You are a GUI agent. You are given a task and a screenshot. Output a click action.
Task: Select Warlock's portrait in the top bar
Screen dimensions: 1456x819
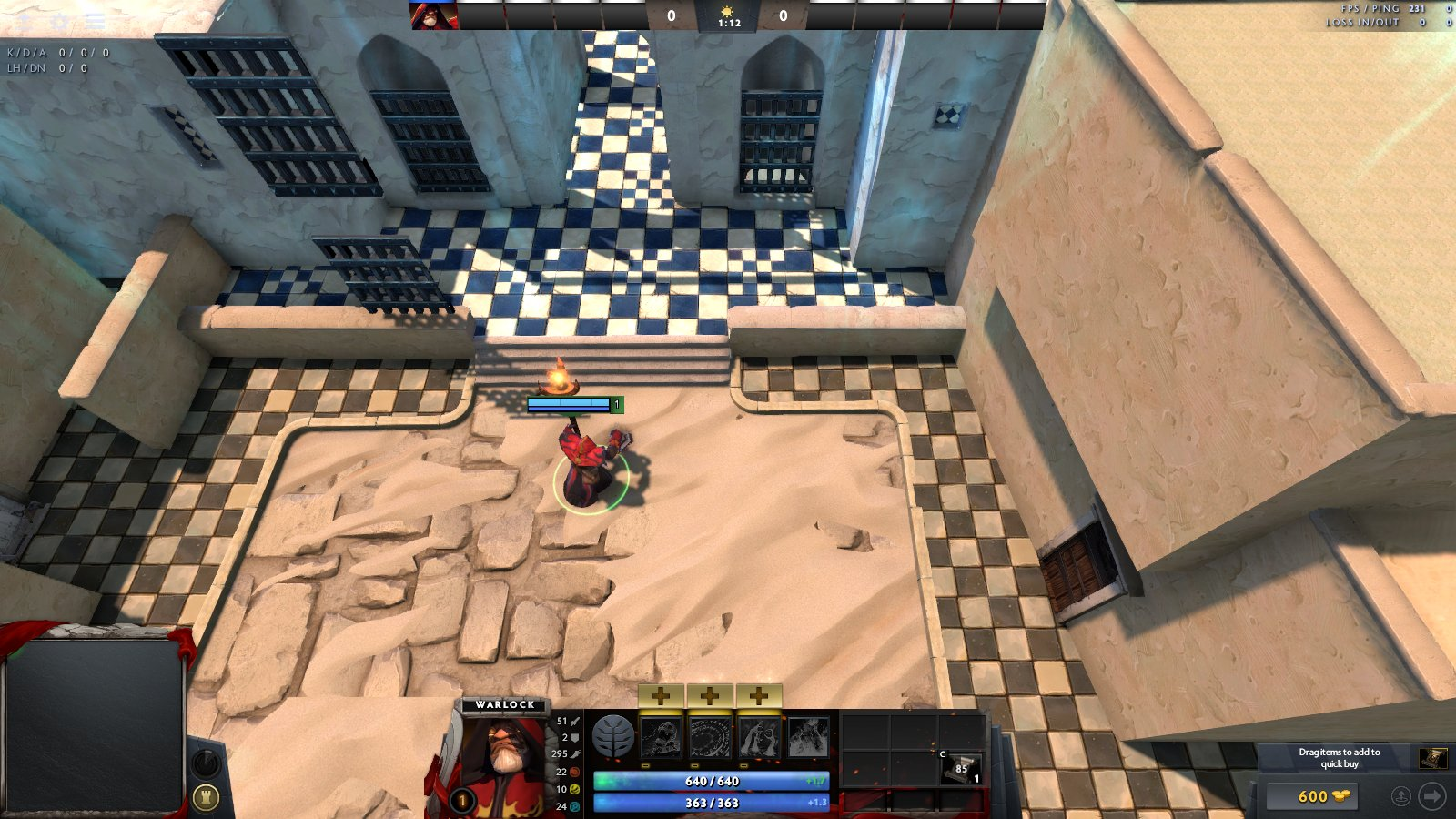coord(433,15)
